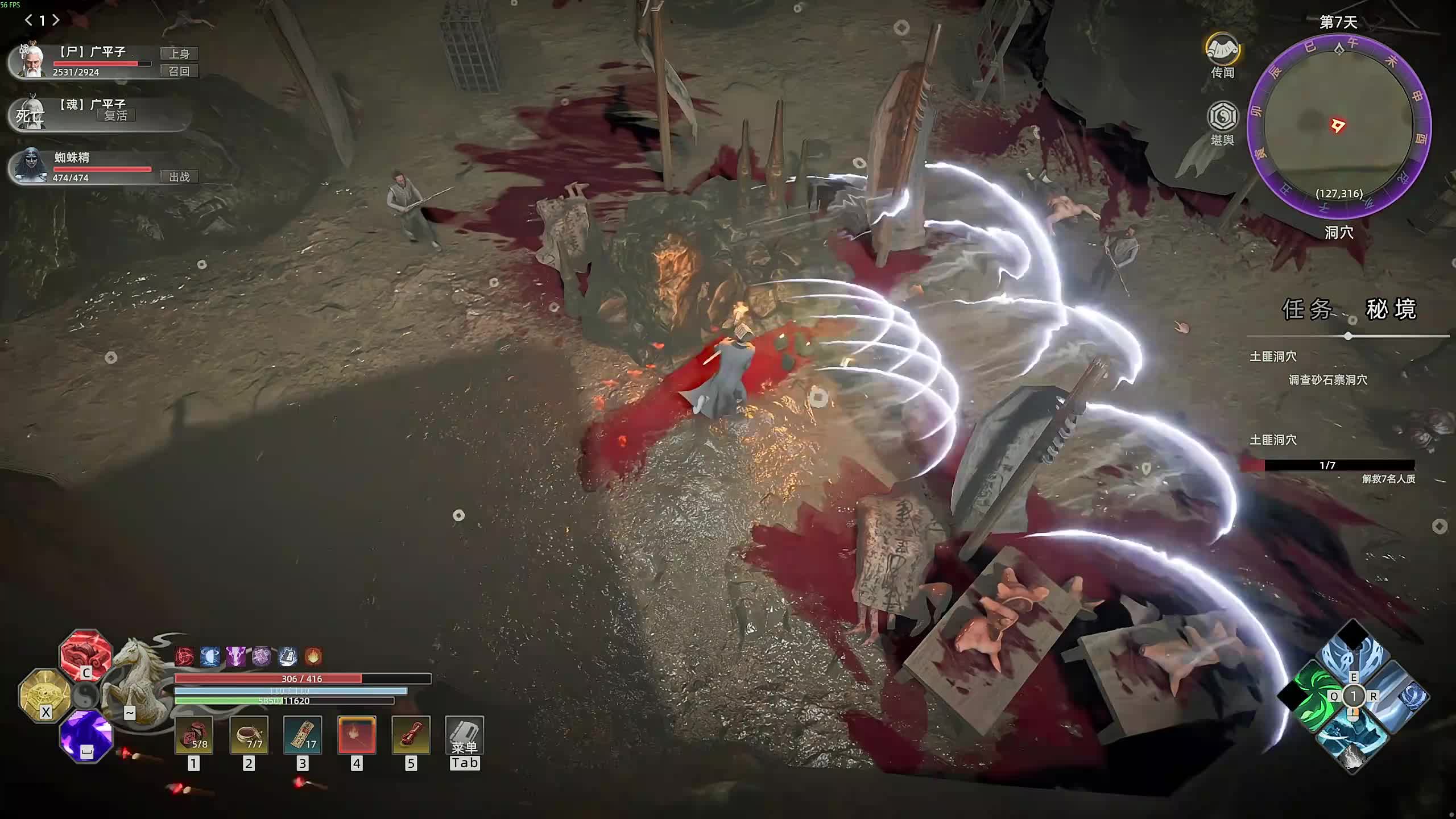Select the red-highlighted flame item slot
This screenshot has height=819, width=1456.
point(357,735)
